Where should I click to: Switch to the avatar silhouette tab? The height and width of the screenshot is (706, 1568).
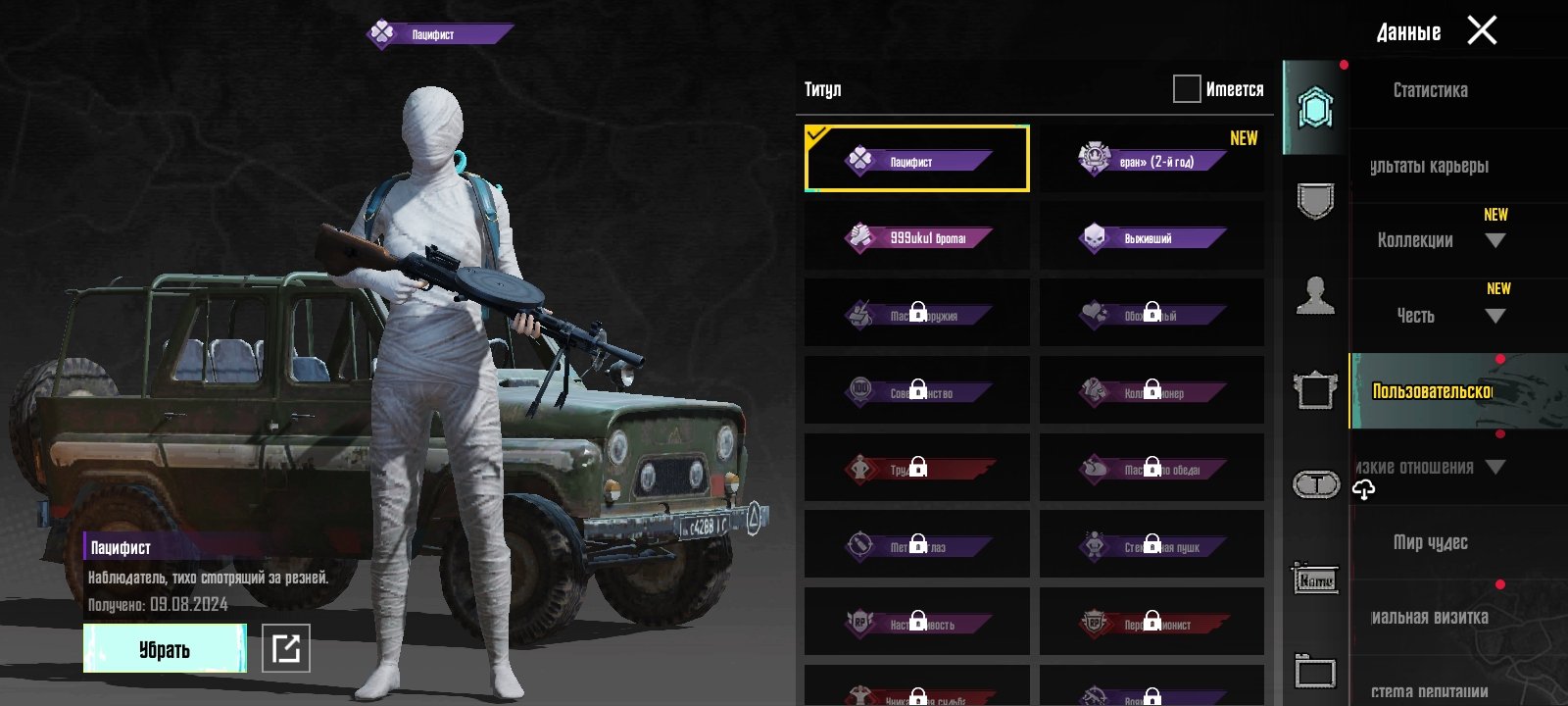pyautogui.click(x=1315, y=294)
